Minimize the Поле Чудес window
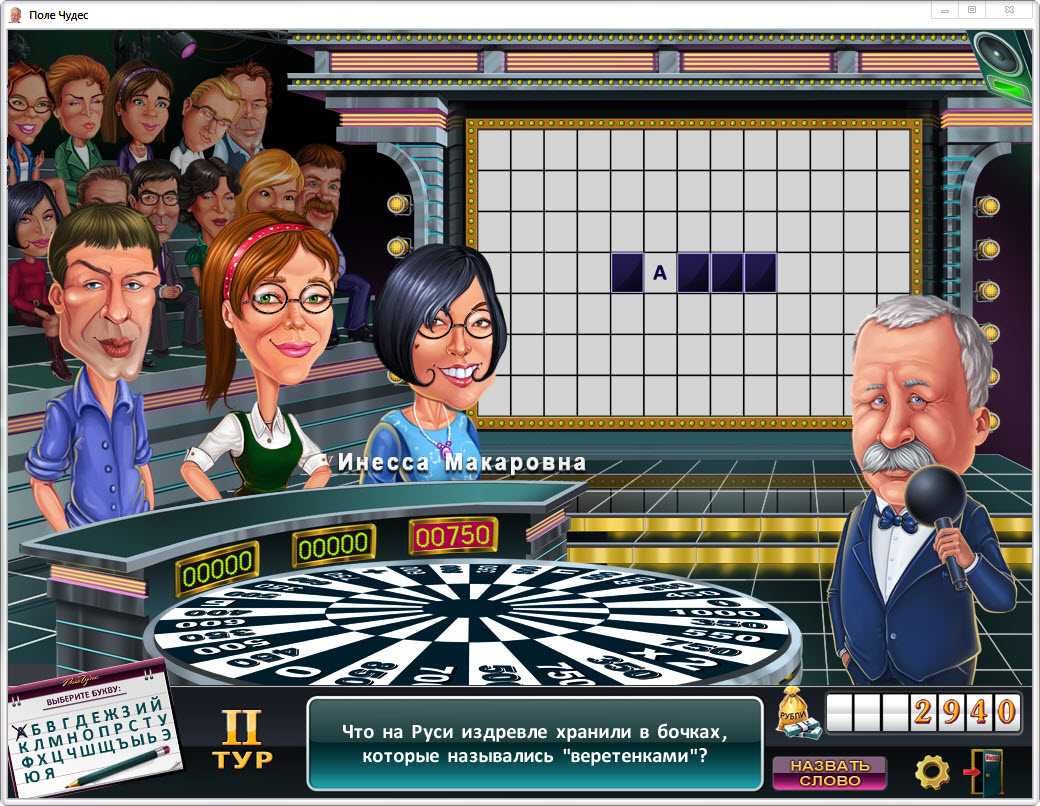Viewport: 1040px width, 806px height. [944, 10]
